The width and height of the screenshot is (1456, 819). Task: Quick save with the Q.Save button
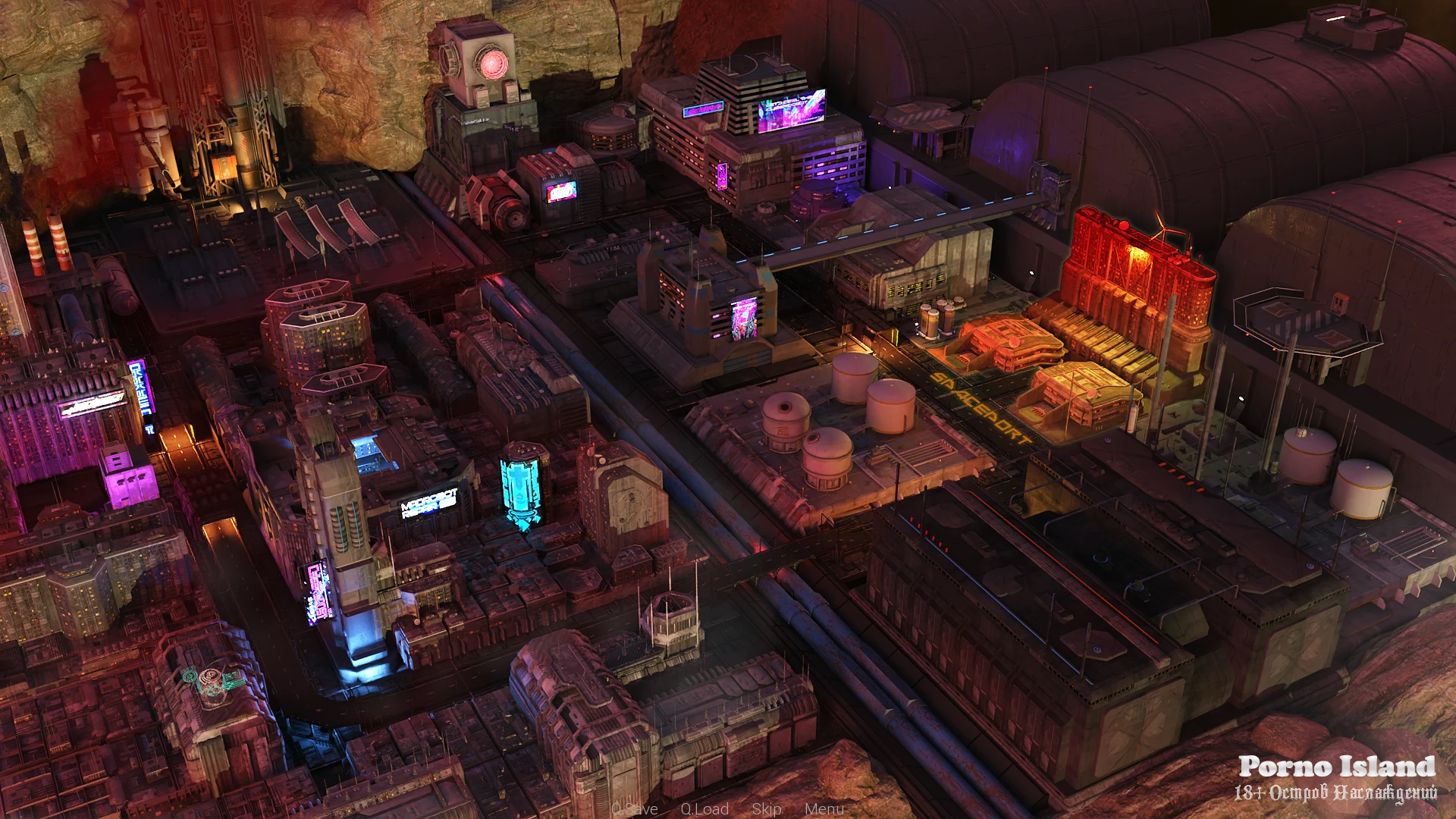click(635, 809)
